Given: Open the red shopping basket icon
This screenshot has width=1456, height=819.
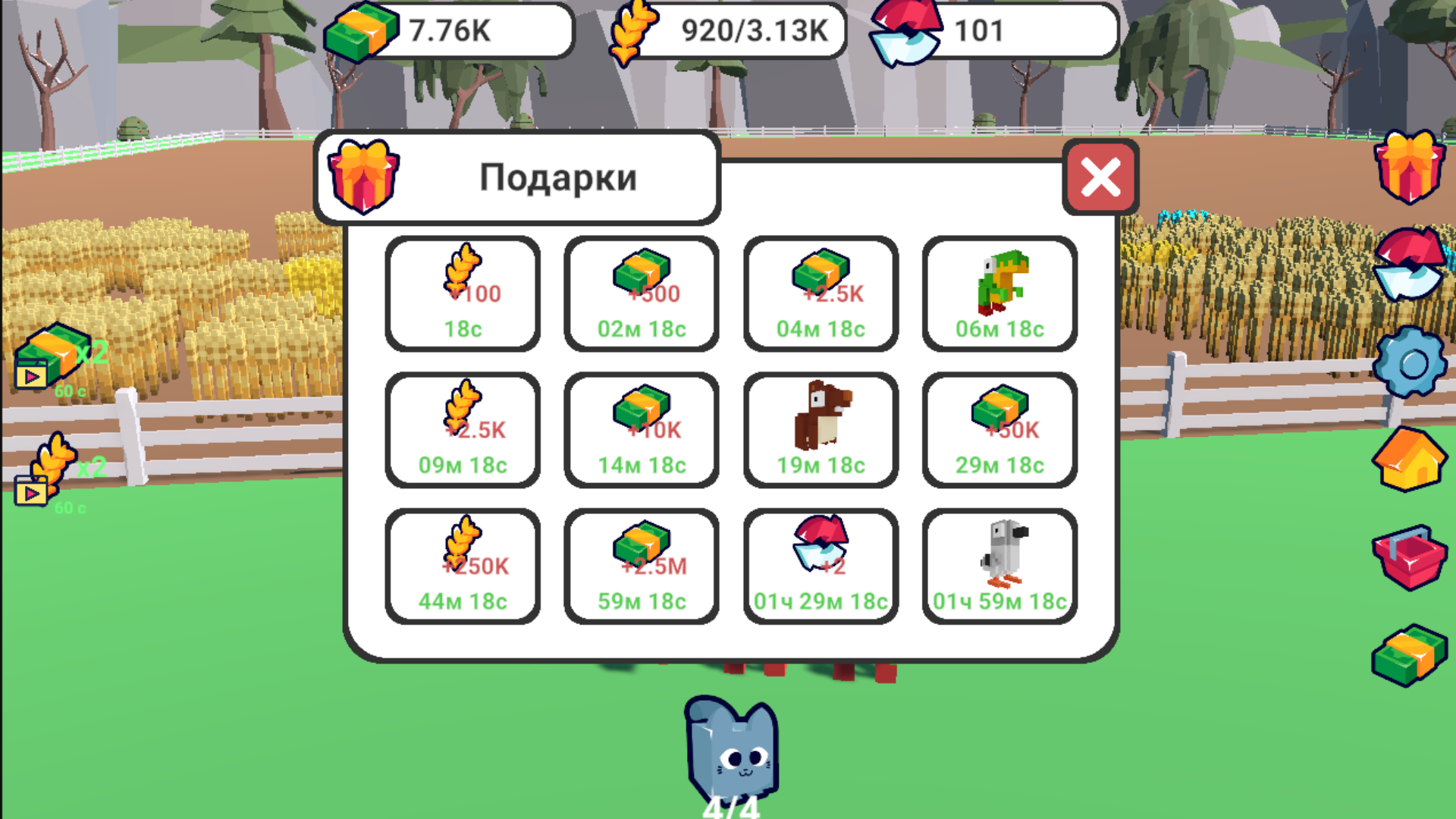Looking at the screenshot, I should (x=1407, y=557).
